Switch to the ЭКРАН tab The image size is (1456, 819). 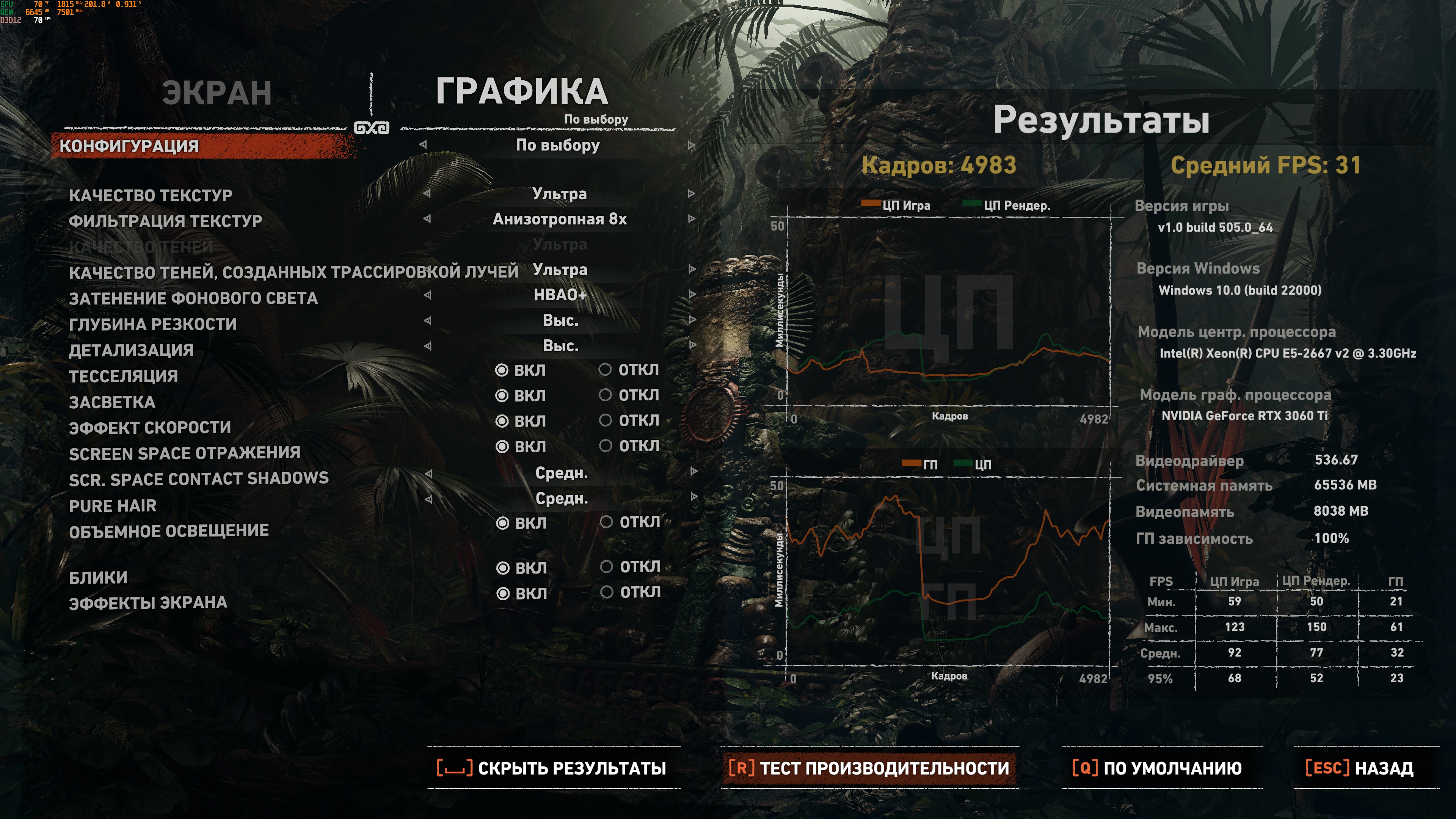(x=217, y=93)
